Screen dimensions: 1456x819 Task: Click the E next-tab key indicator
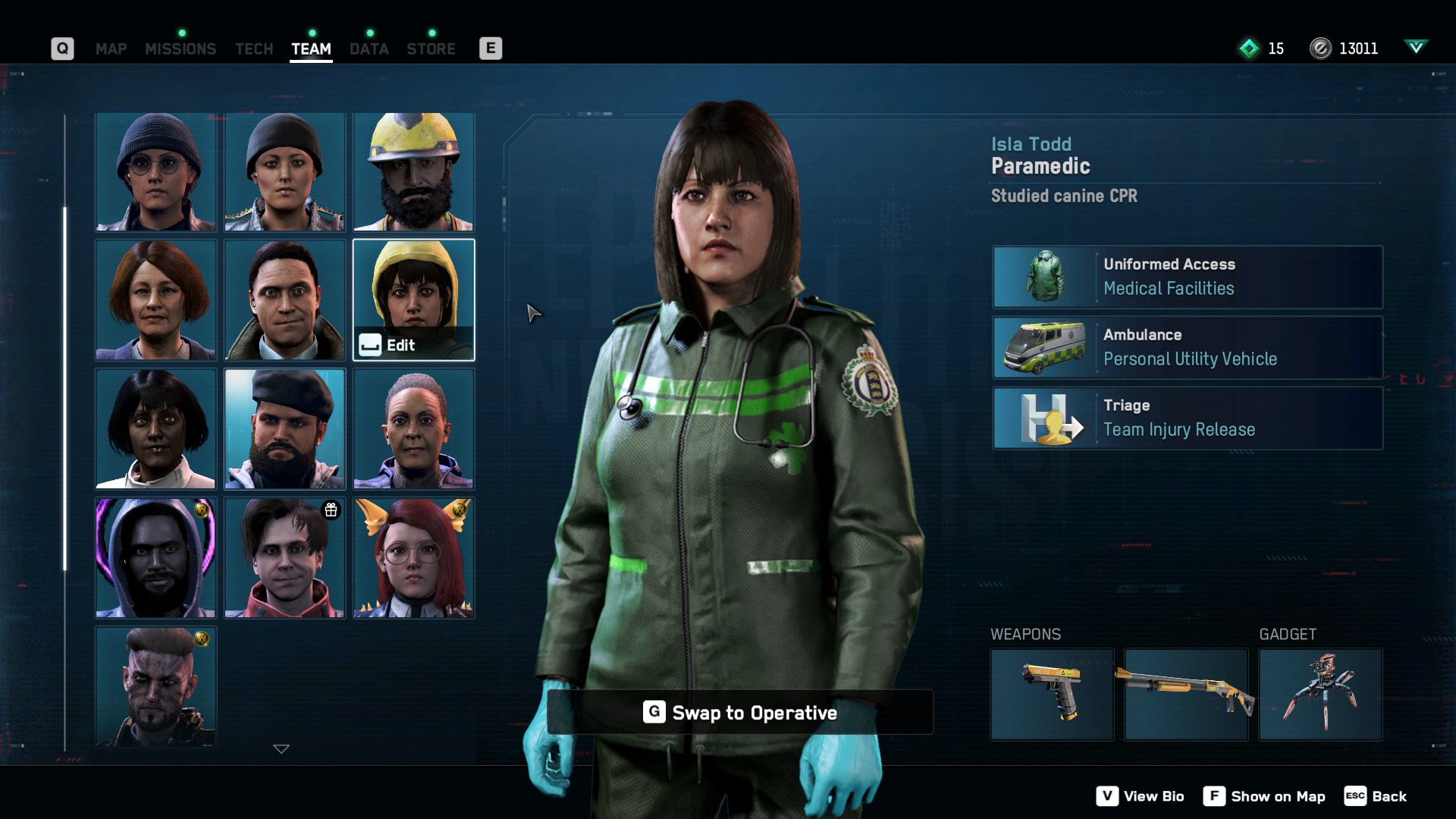[490, 48]
